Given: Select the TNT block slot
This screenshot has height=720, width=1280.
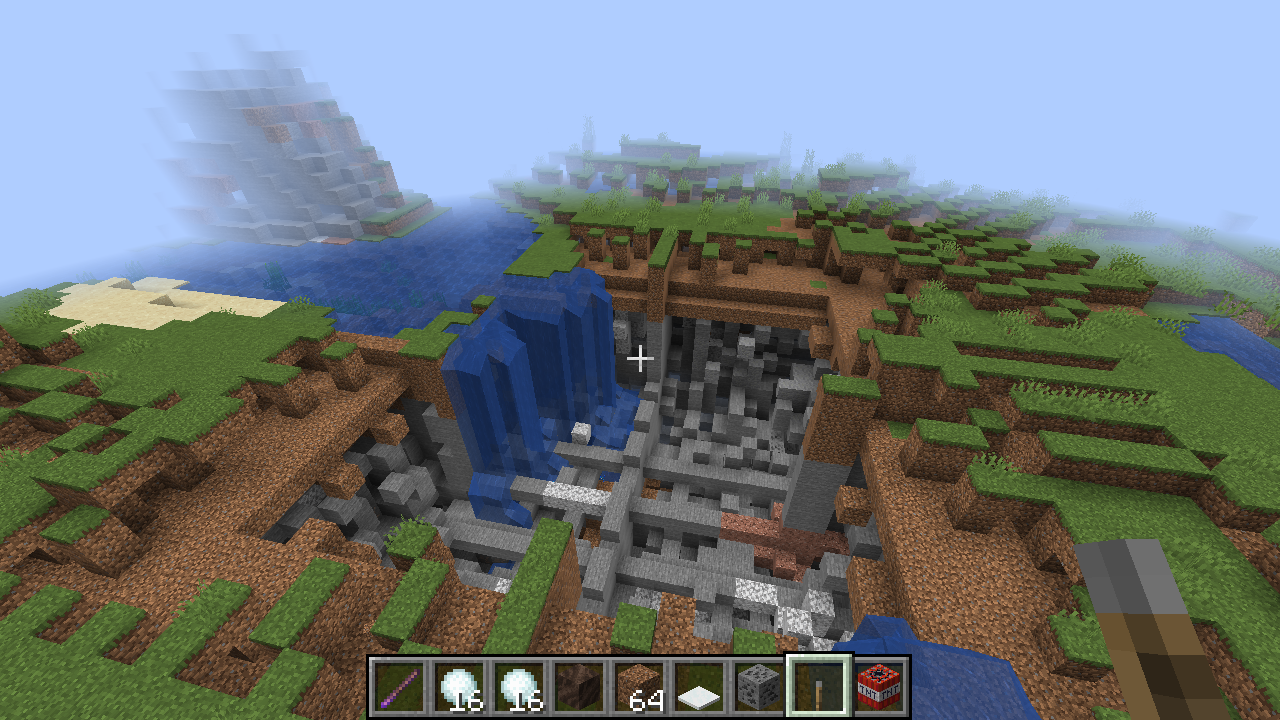Looking at the screenshot, I should 879,687.
